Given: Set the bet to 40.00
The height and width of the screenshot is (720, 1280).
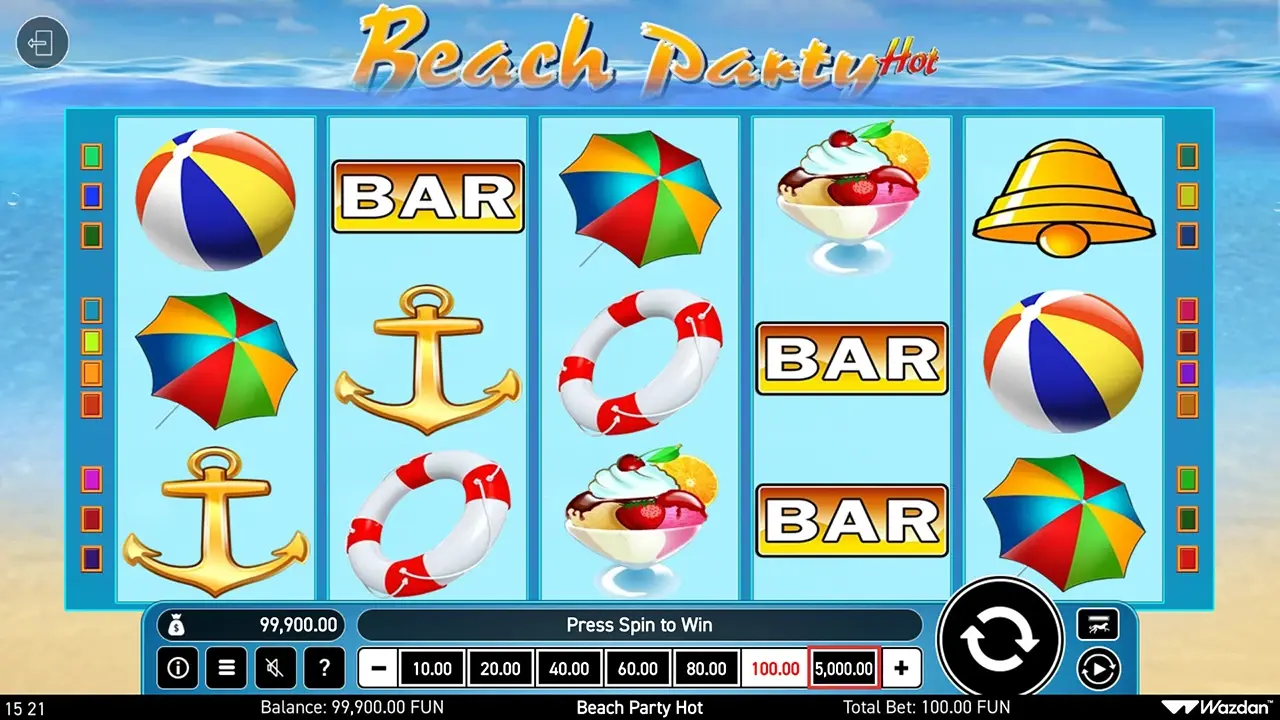Looking at the screenshot, I should [569, 668].
